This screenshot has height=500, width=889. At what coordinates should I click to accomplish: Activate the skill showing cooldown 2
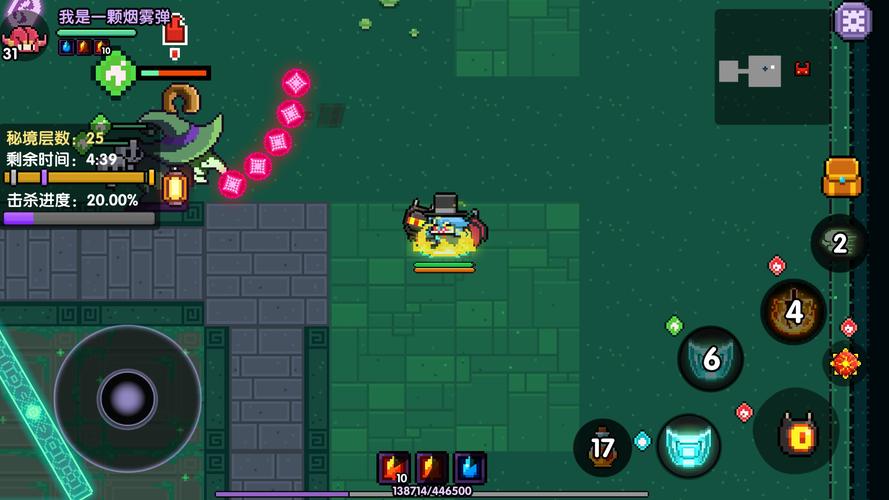(839, 243)
